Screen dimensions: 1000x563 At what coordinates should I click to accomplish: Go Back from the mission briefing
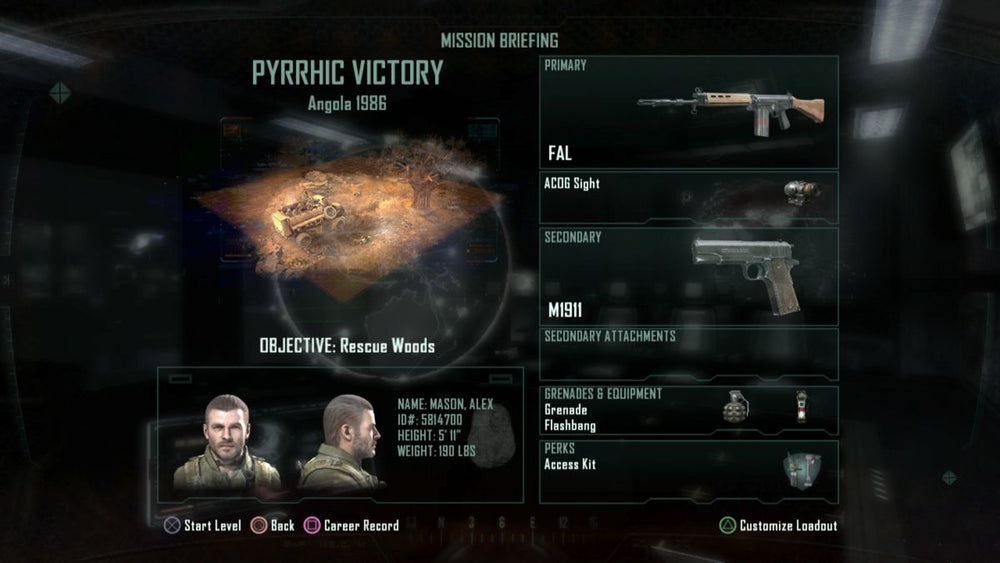click(x=273, y=525)
